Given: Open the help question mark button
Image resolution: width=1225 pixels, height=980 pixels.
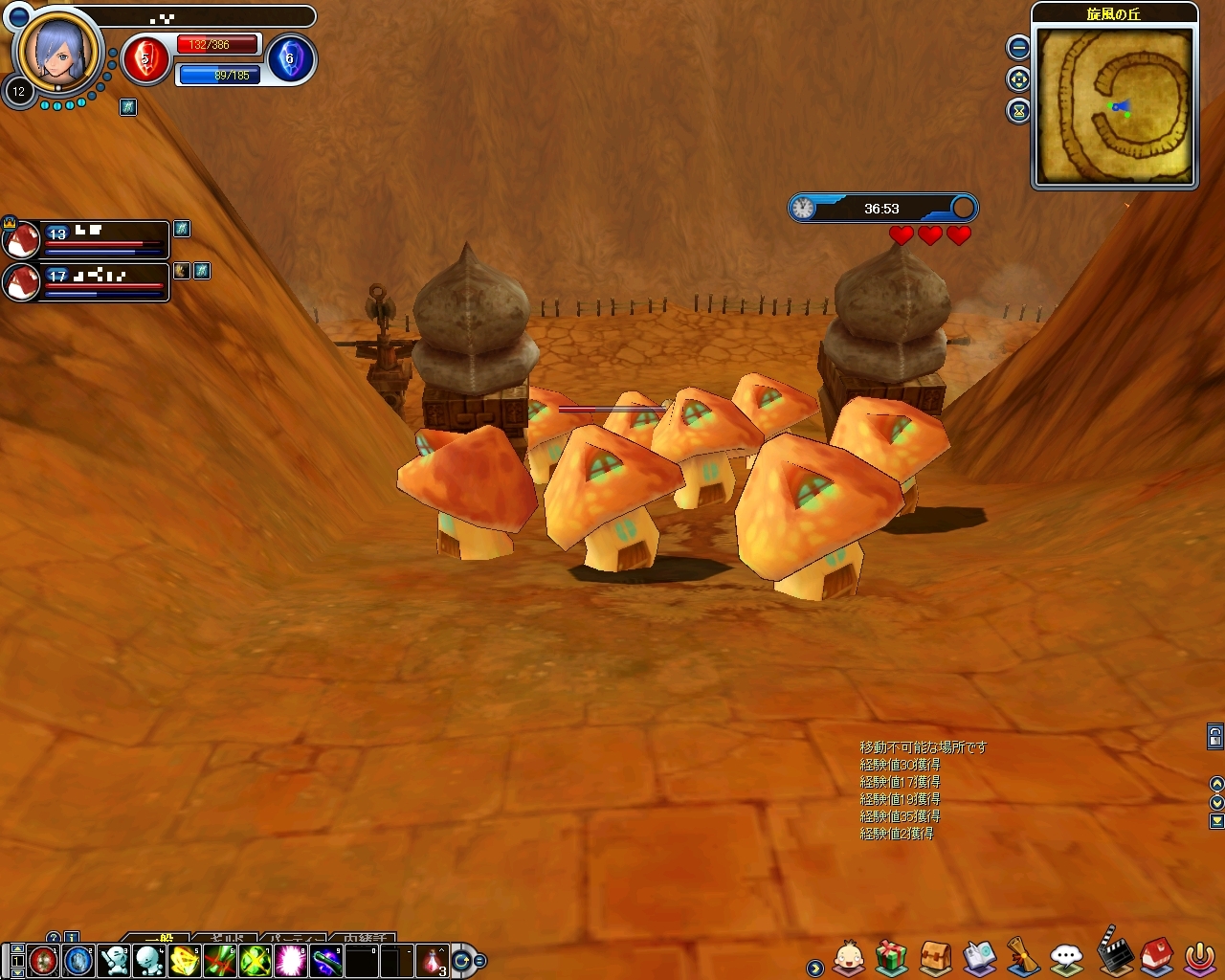Looking at the screenshot, I should click(x=54, y=938).
